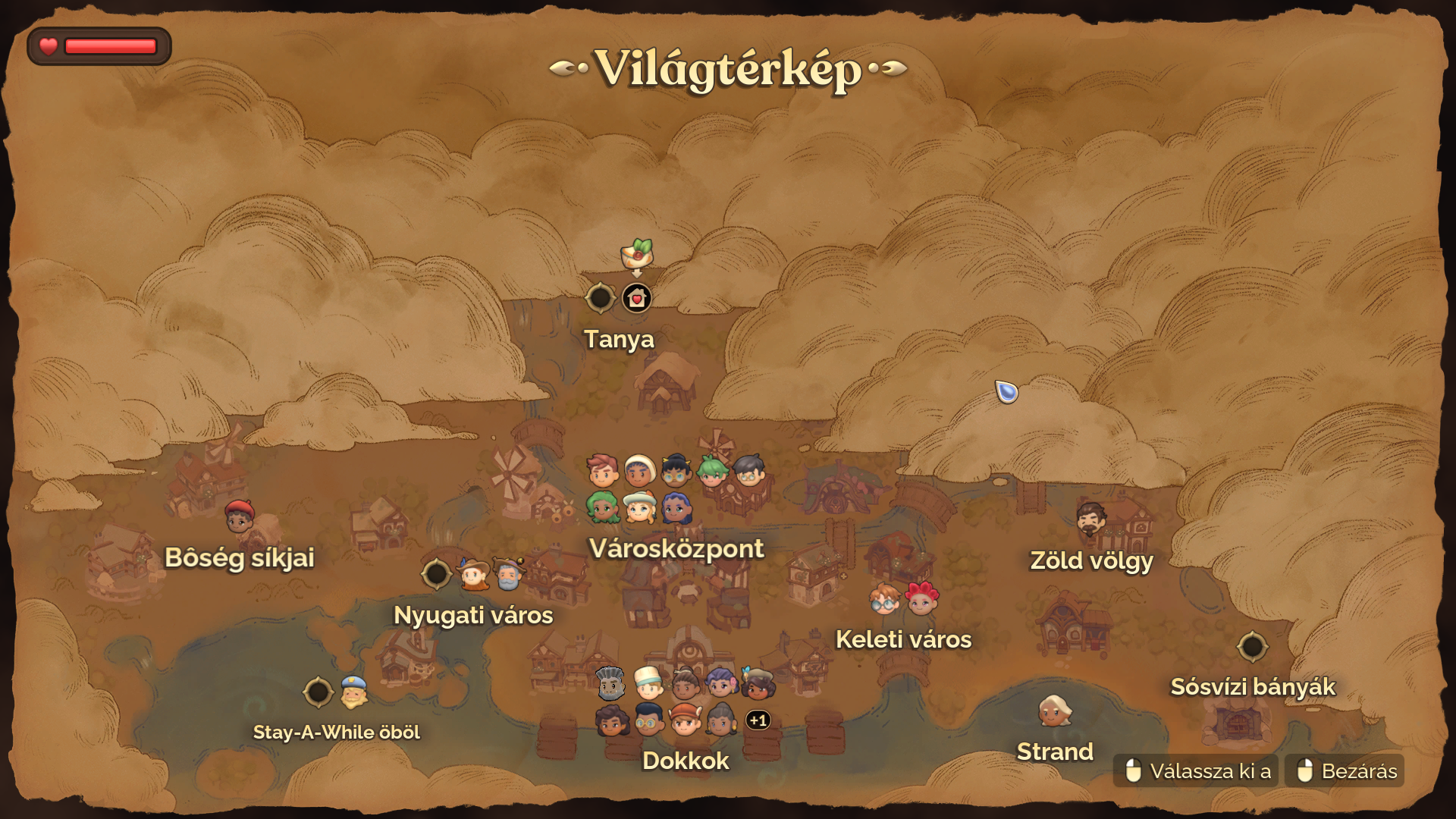Choose the Nyugati város waypoint marker
The width and height of the screenshot is (1456, 819).
click(437, 574)
